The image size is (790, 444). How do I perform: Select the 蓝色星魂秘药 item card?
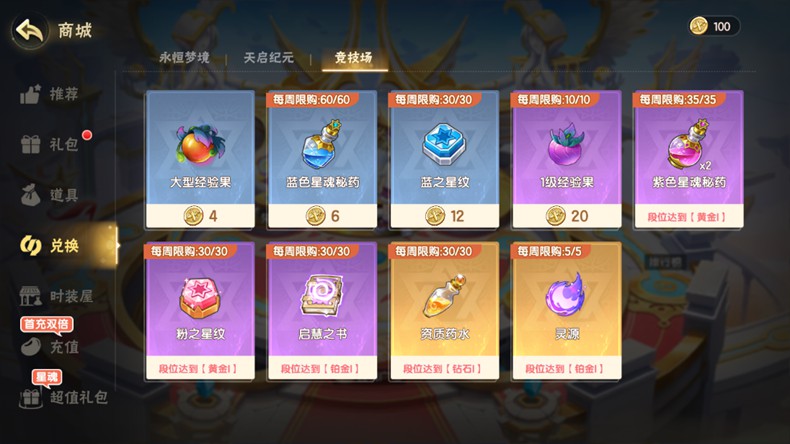point(322,160)
